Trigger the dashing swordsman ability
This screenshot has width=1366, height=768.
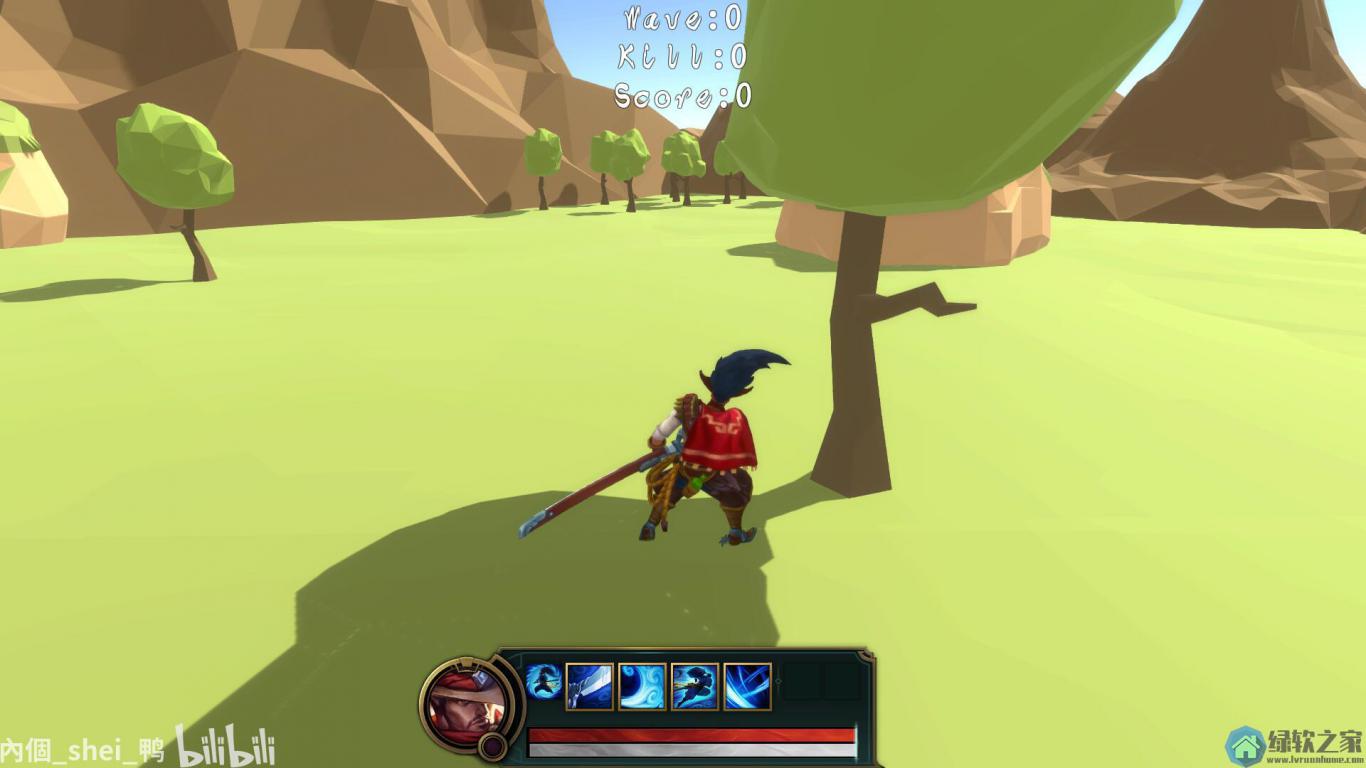click(x=695, y=687)
